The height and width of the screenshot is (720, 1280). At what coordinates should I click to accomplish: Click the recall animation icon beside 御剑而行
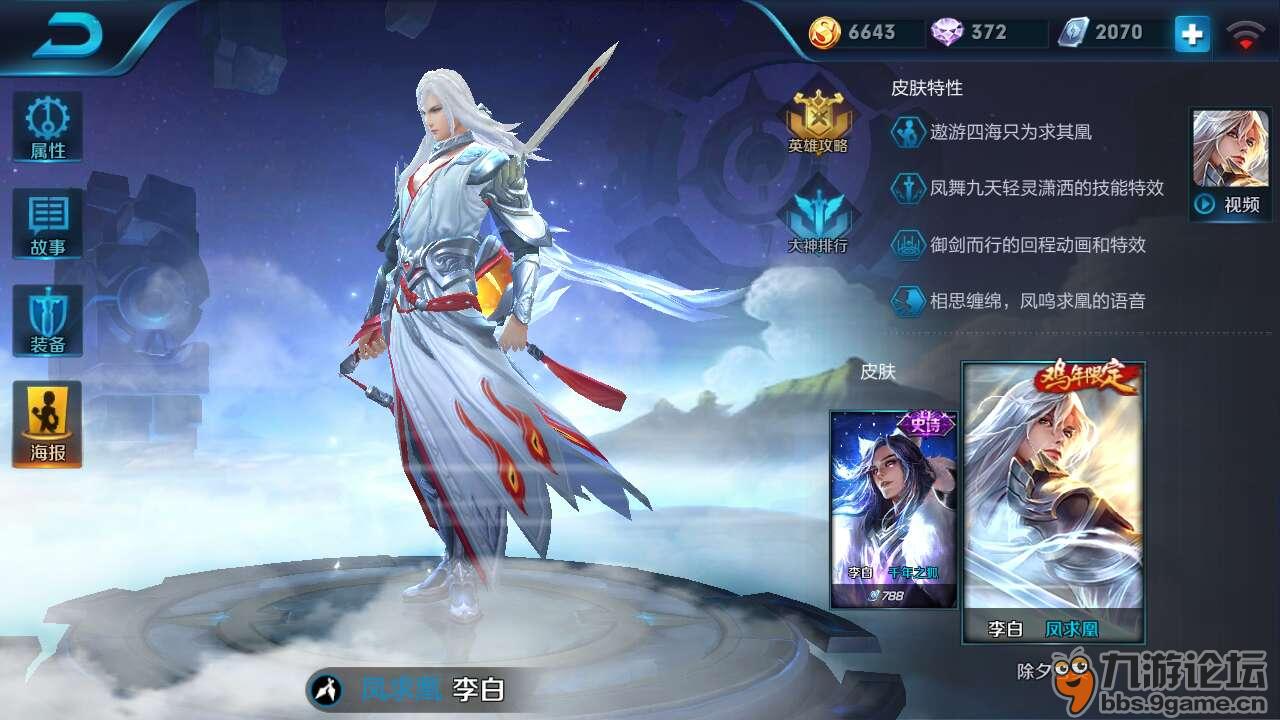[x=908, y=244]
